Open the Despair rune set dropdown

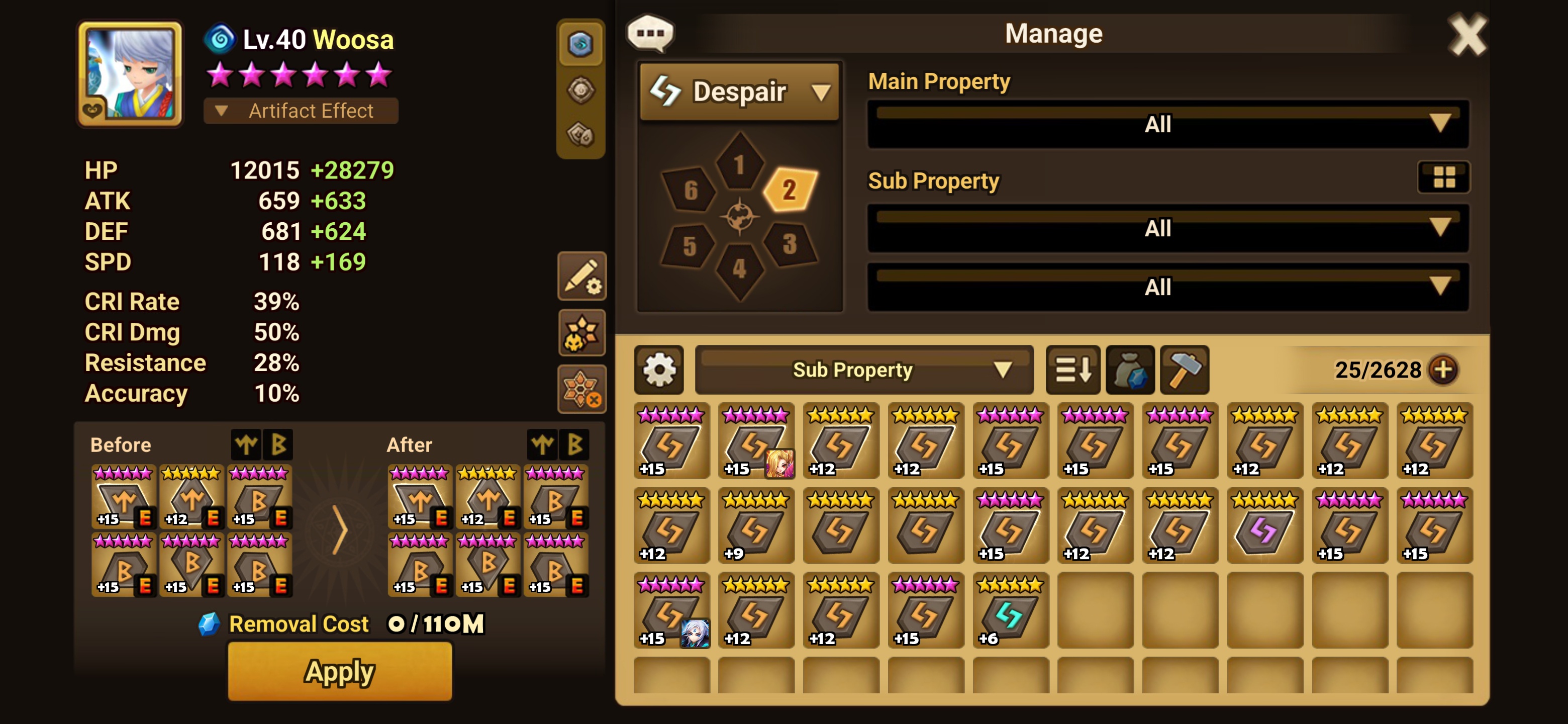point(740,92)
